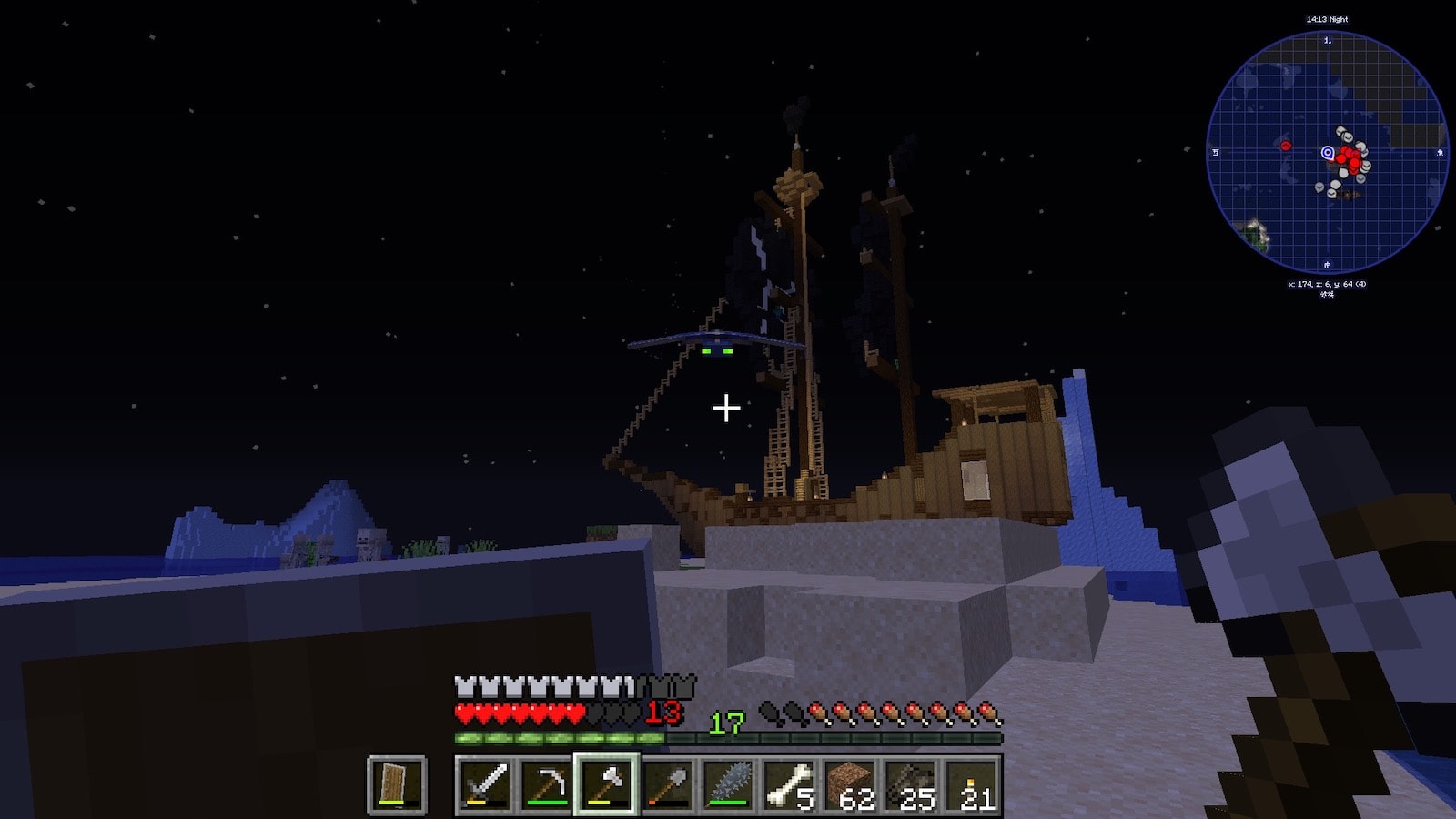This screenshot has height=819, width=1456.
Task: Switch to the shovel hotbar slot
Action: pyautogui.click(x=667, y=784)
